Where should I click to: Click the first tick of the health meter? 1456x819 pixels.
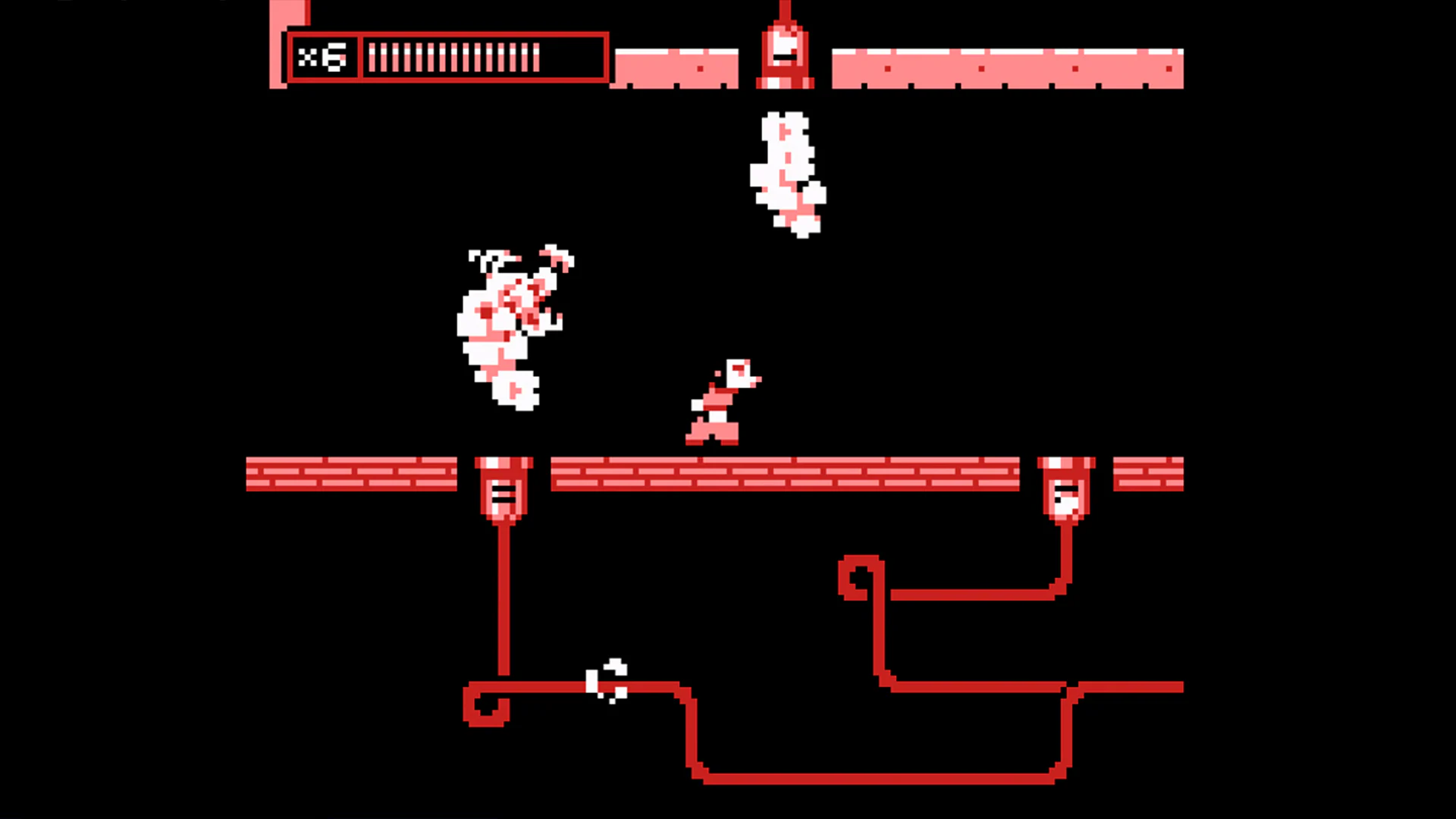click(x=372, y=57)
